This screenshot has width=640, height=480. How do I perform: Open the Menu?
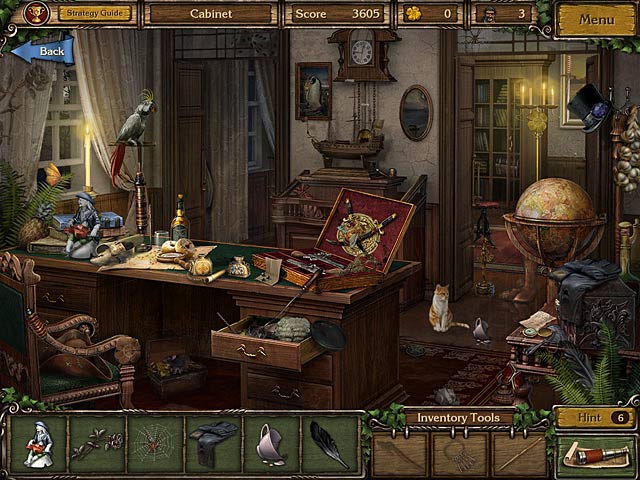pyautogui.click(x=596, y=18)
